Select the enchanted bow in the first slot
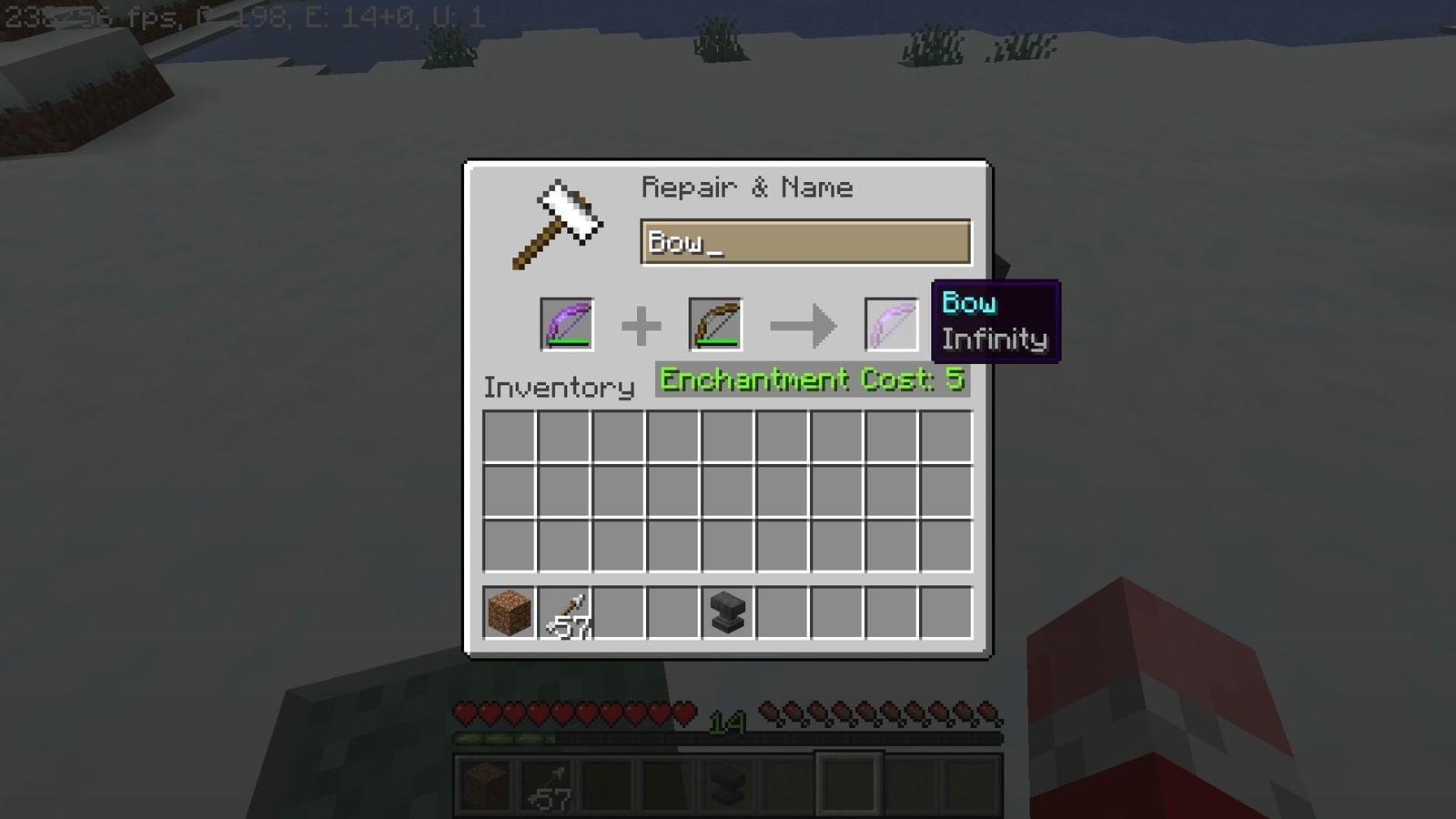 pyautogui.click(x=568, y=323)
